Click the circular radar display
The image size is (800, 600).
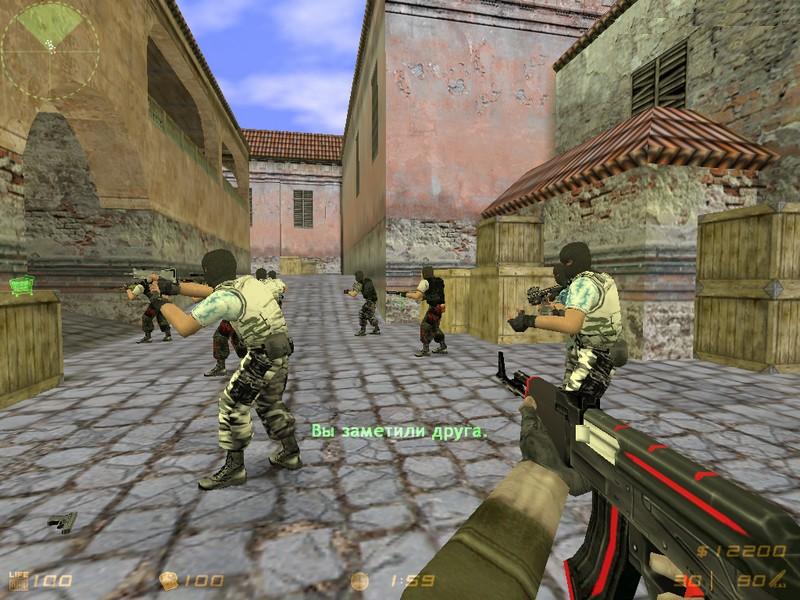50,50
